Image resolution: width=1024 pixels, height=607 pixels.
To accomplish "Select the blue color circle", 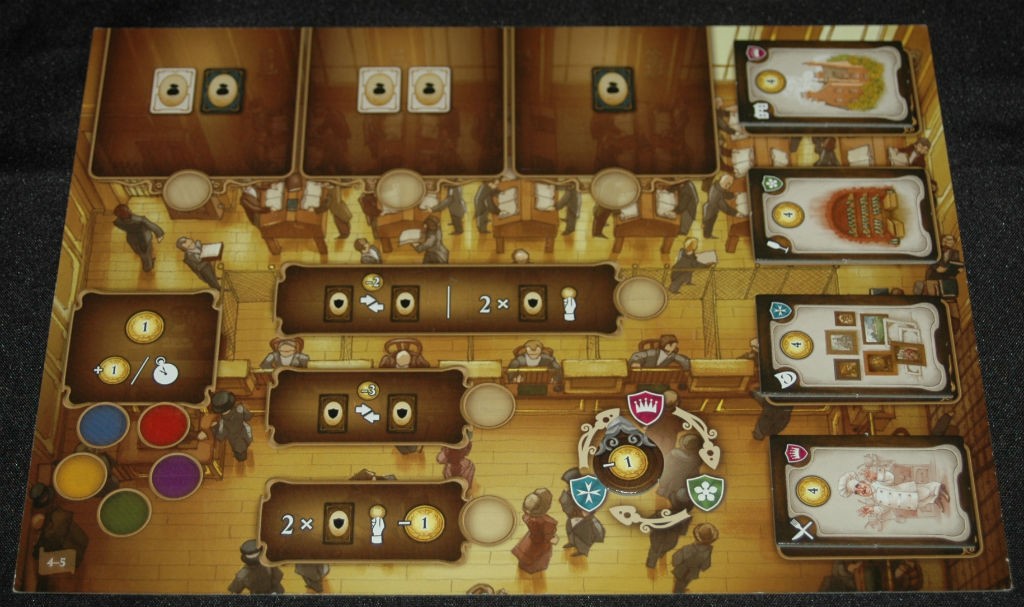I will coord(103,425).
